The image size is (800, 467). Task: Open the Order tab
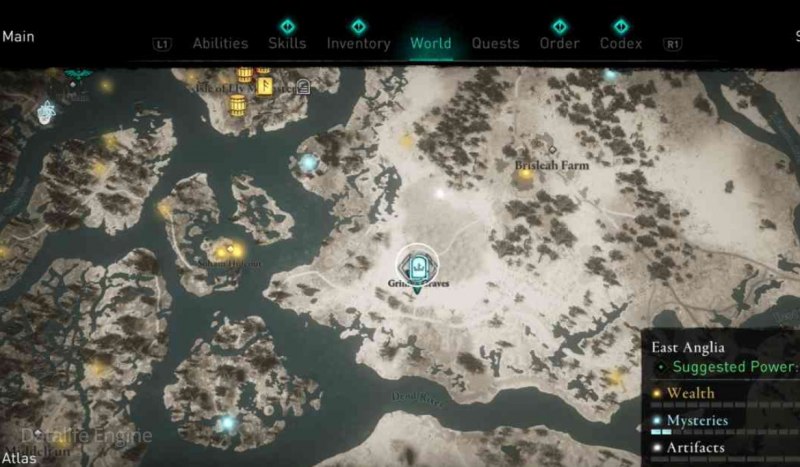pyautogui.click(x=559, y=43)
